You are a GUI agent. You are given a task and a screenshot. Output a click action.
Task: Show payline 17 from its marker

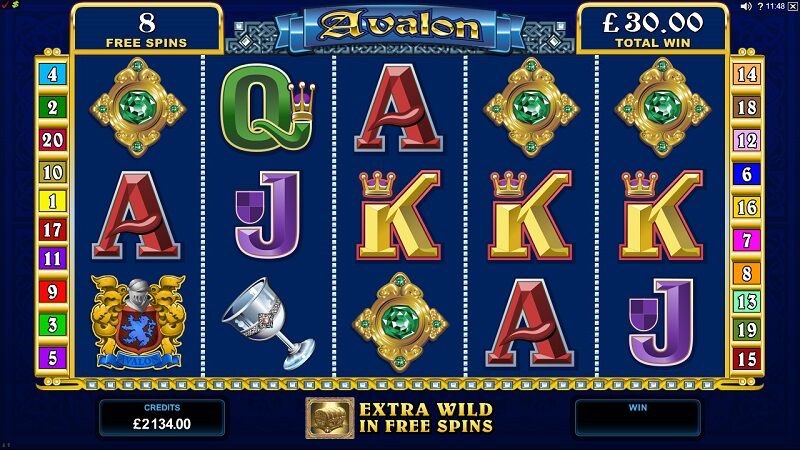click(52, 230)
